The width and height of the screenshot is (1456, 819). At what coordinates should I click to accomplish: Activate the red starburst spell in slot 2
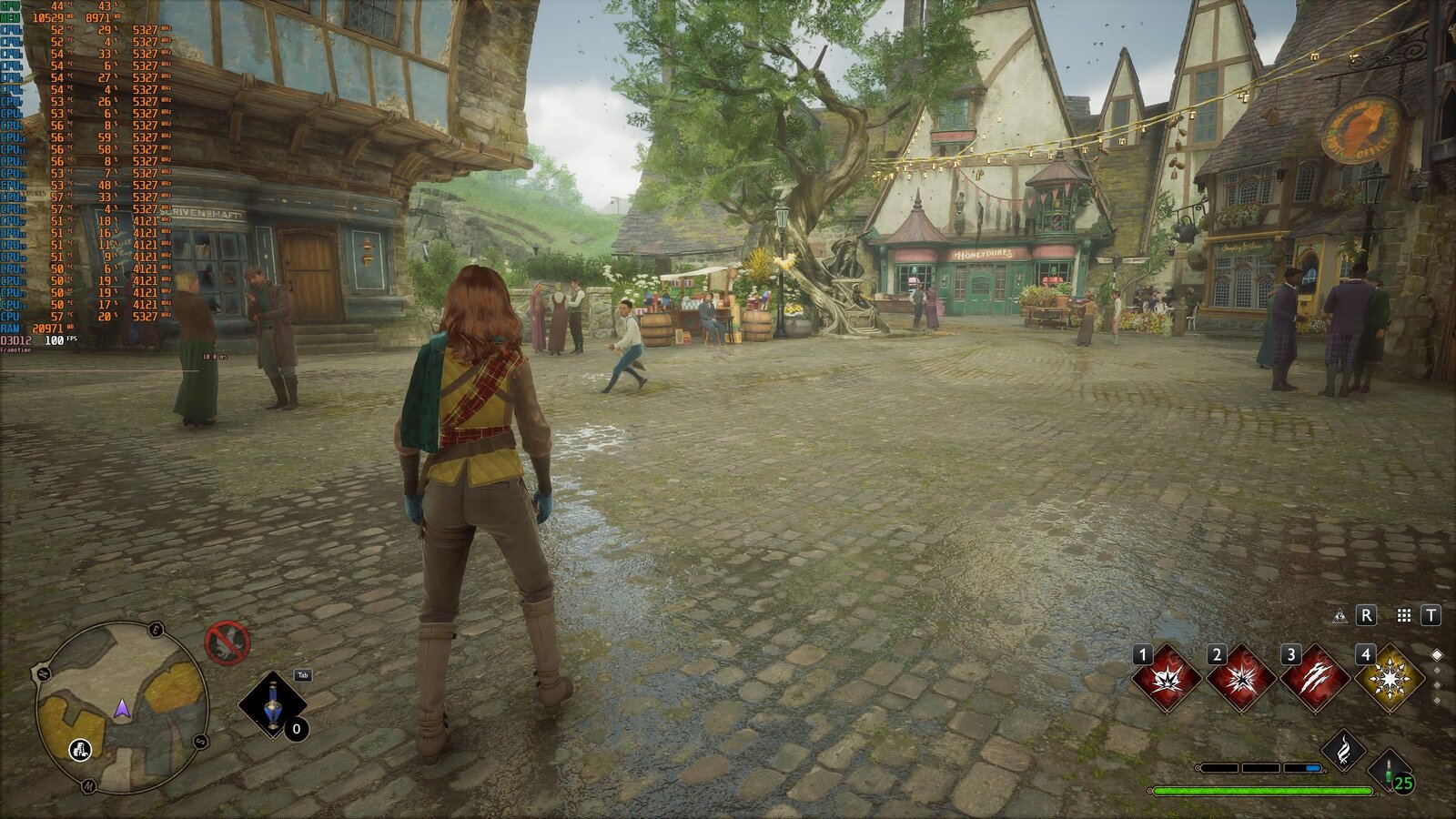(x=1240, y=679)
